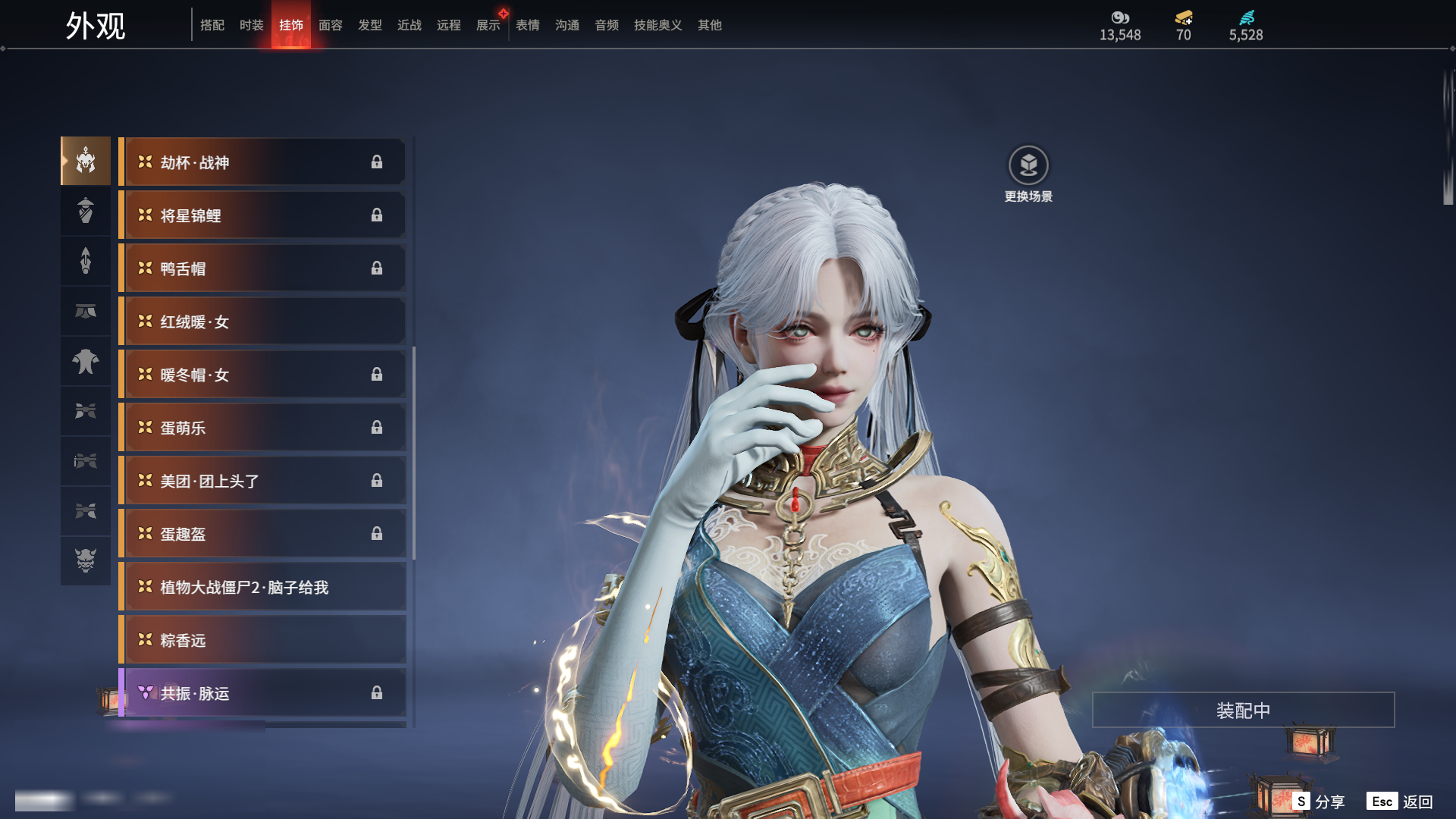Screen dimensions: 1456x819
Task: Select 将星锦鲤 from the list
Action: [262, 215]
